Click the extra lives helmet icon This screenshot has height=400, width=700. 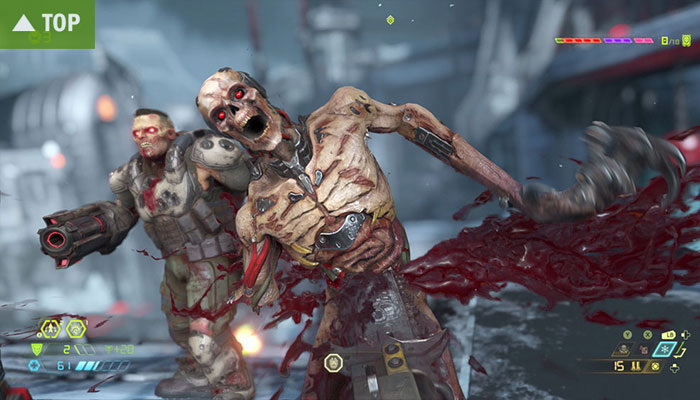pyautogui.click(x=686, y=40)
